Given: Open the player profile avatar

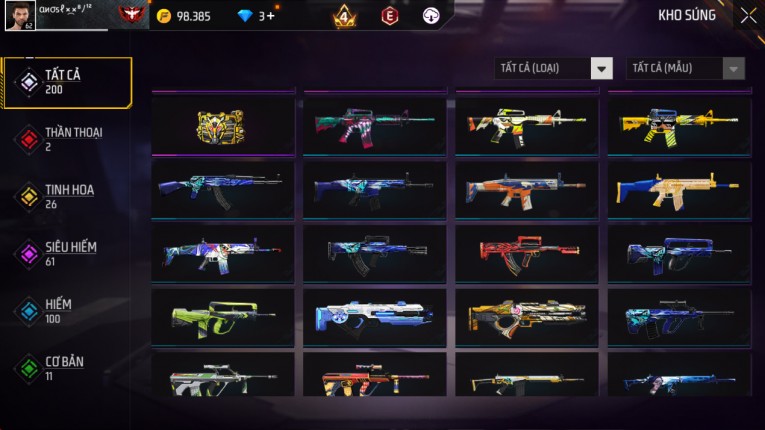Looking at the screenshot, I should [x=19, y=15].
